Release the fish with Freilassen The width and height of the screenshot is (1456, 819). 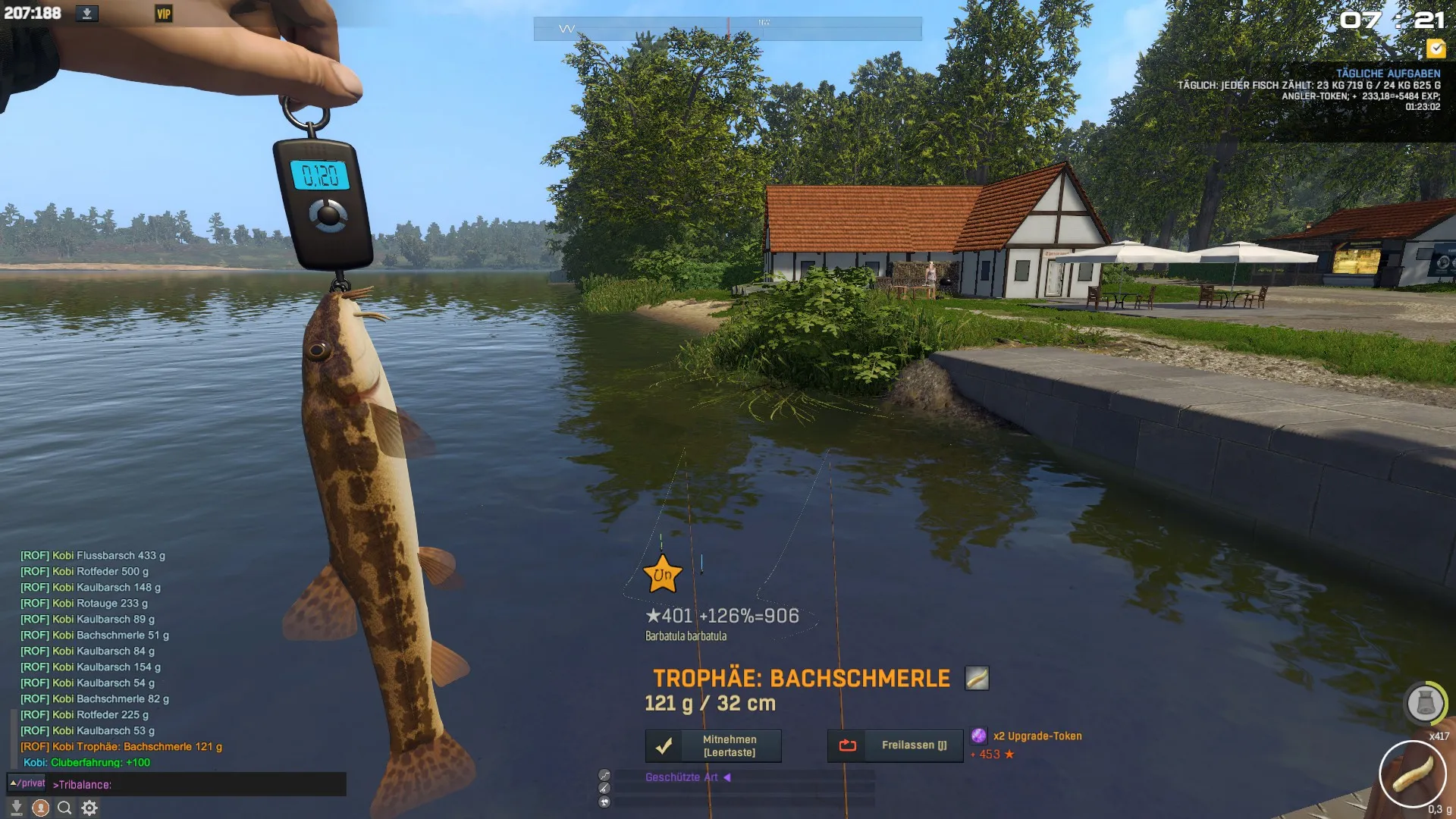[x=895, y=746]
